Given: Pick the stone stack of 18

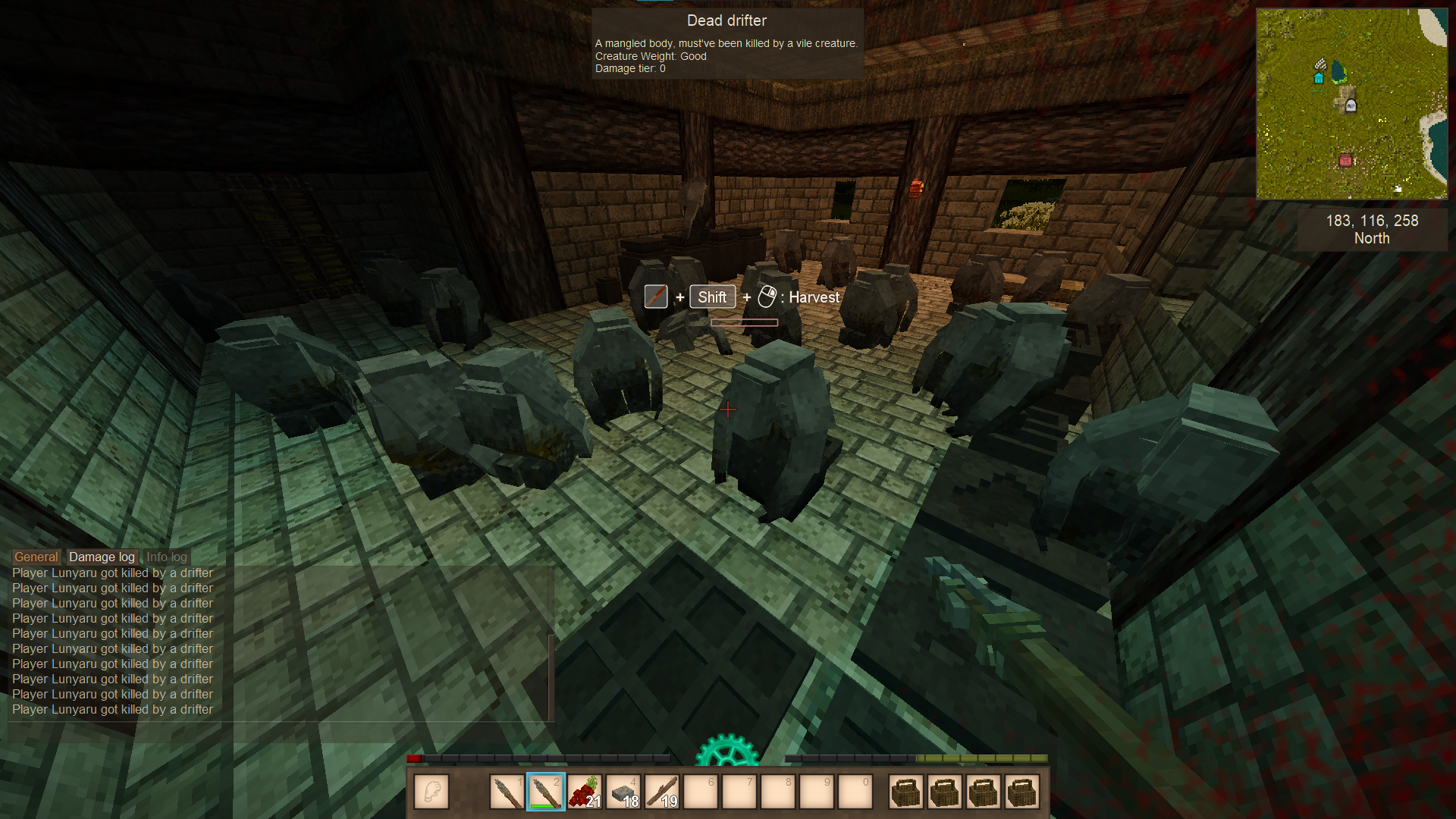Looking at the screenshot, I should coord(624,792).
